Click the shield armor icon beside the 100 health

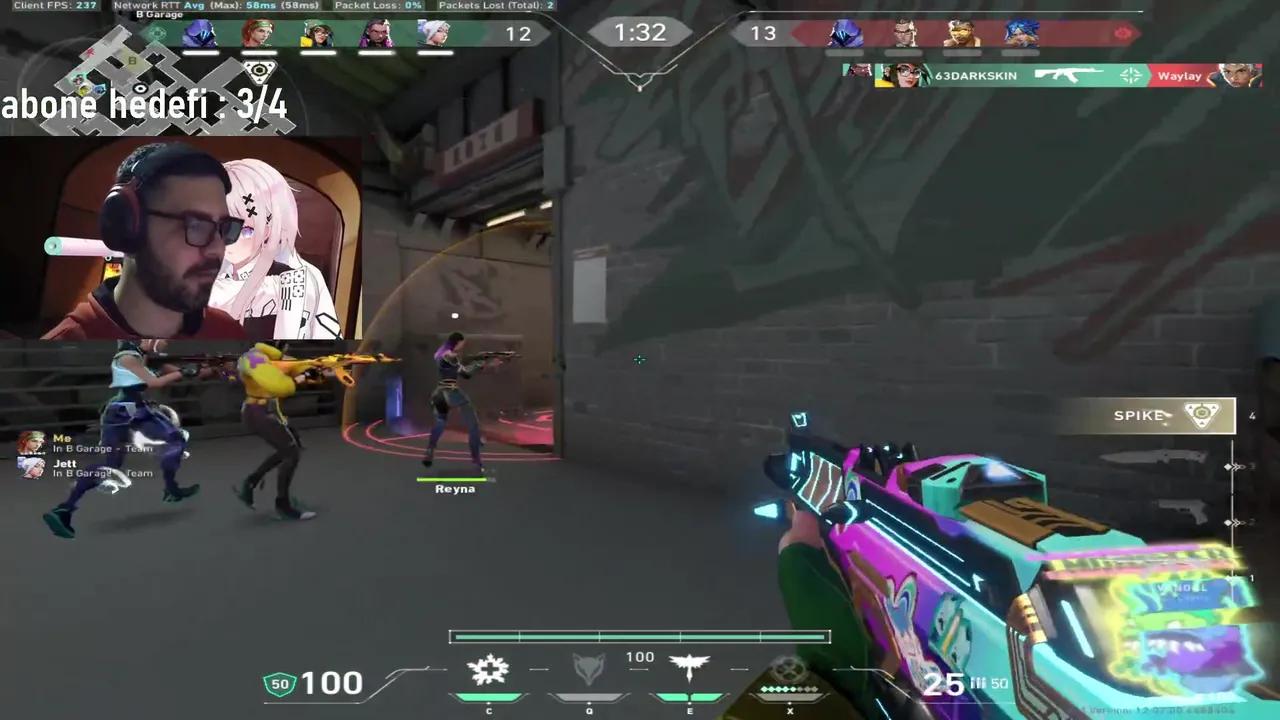(x=280, y=683)
